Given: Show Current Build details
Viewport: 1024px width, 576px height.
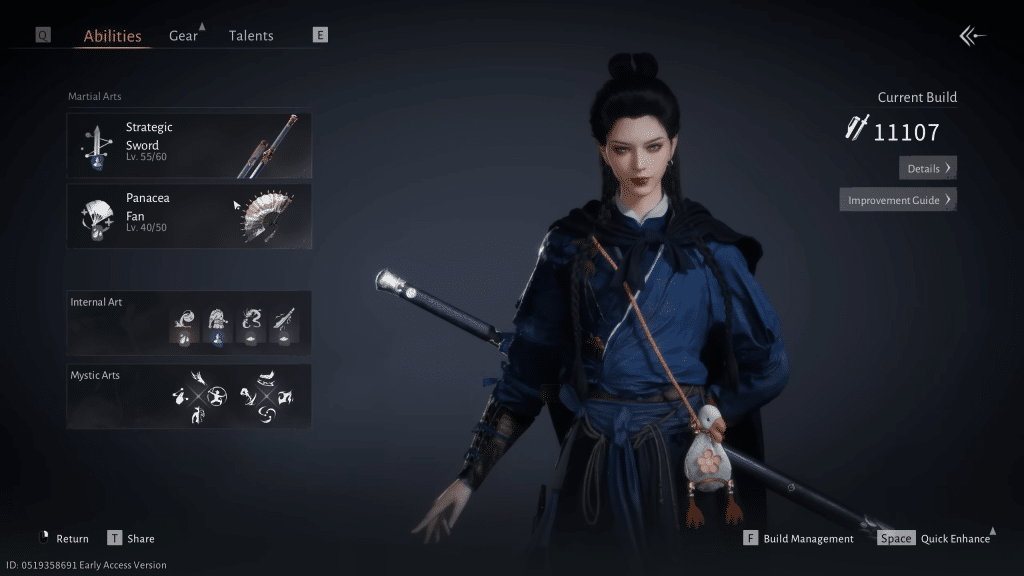Looking at the screenshot, I should click(928, 168).
